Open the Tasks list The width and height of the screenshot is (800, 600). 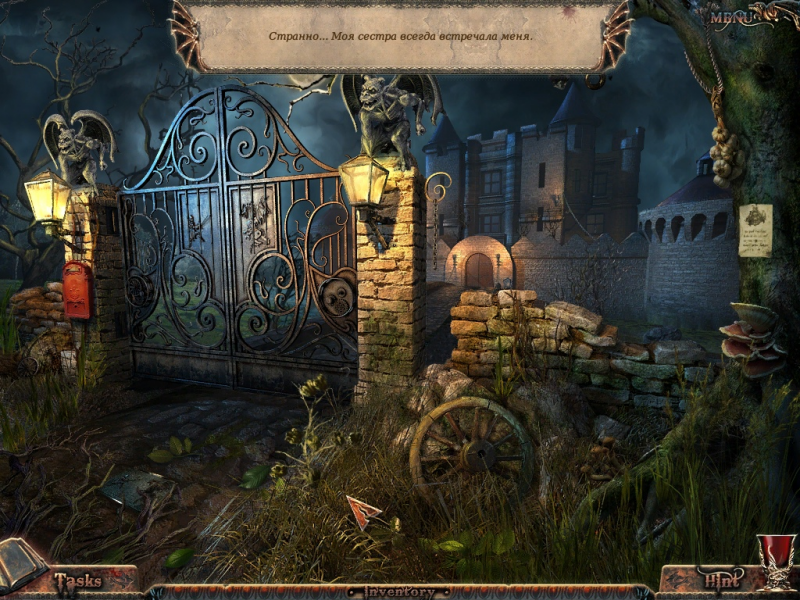(x=78, y=580)
